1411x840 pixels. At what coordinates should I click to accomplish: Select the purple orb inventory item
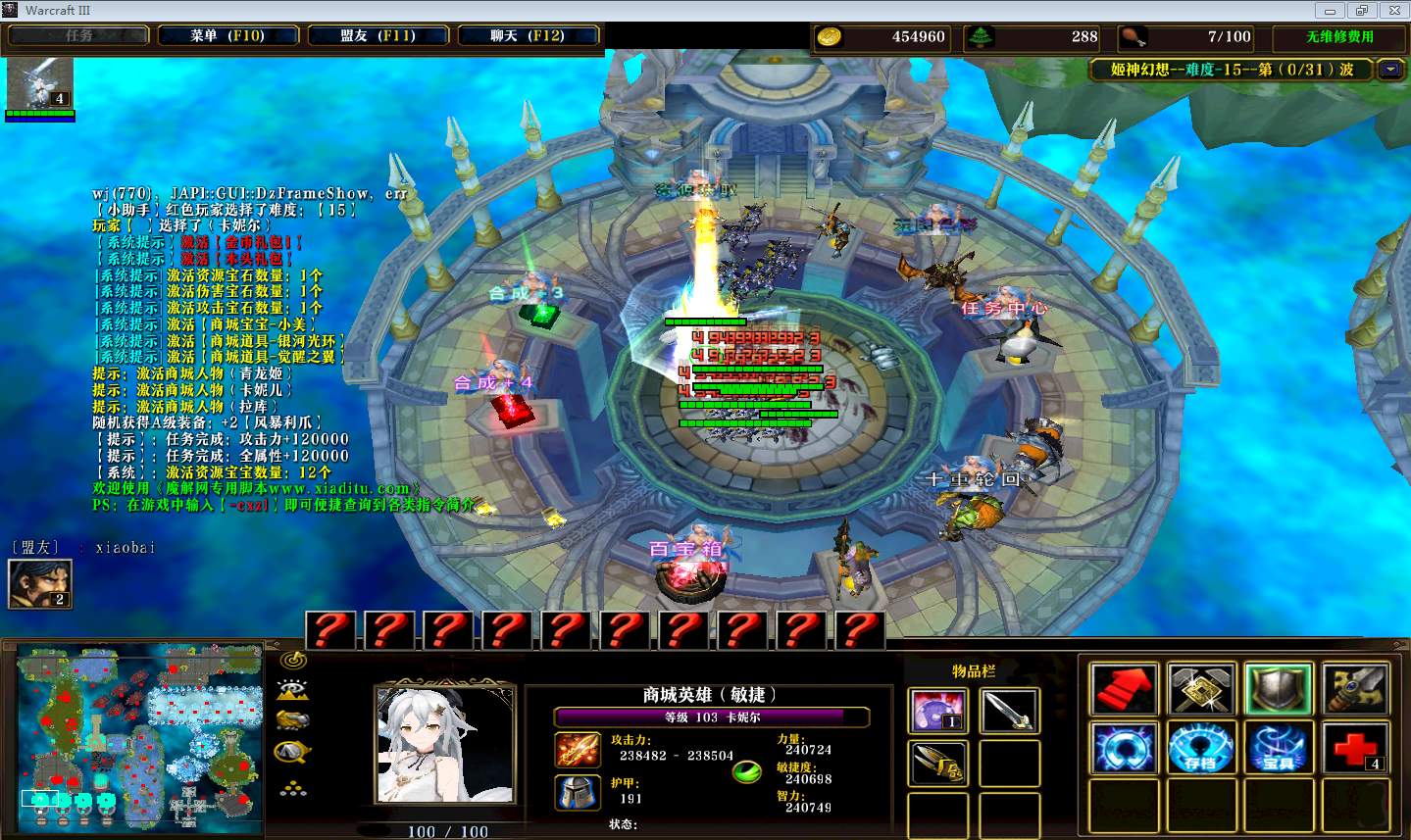coord(938,710)
